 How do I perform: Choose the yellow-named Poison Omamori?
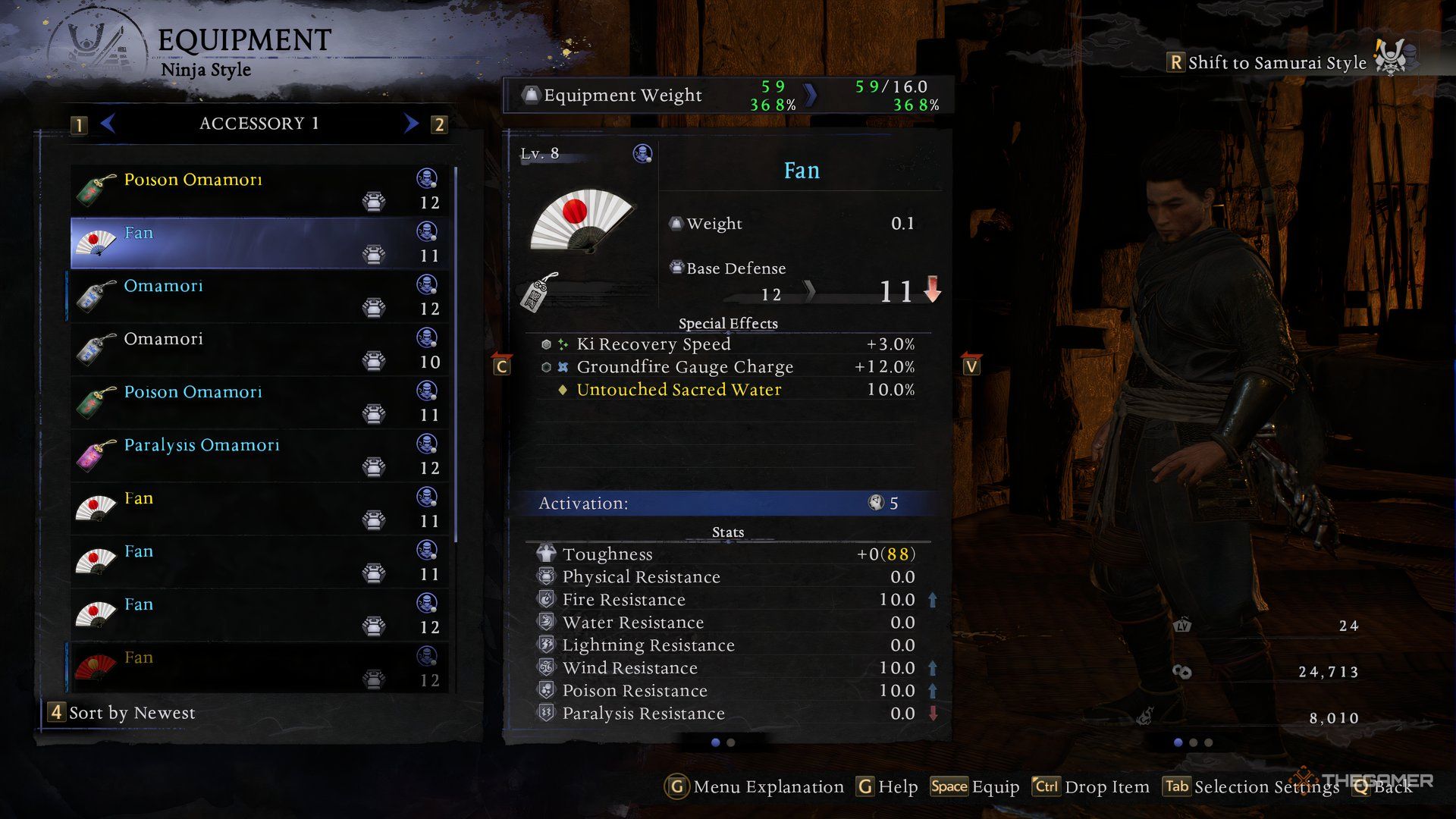[258, 190]
